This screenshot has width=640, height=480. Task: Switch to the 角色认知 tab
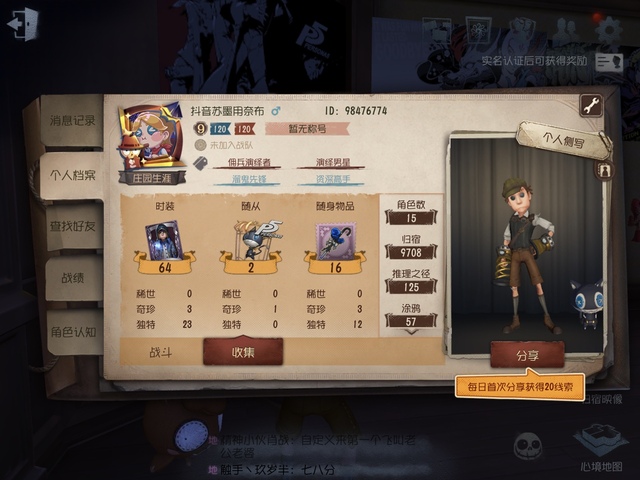tap(73, 331)
